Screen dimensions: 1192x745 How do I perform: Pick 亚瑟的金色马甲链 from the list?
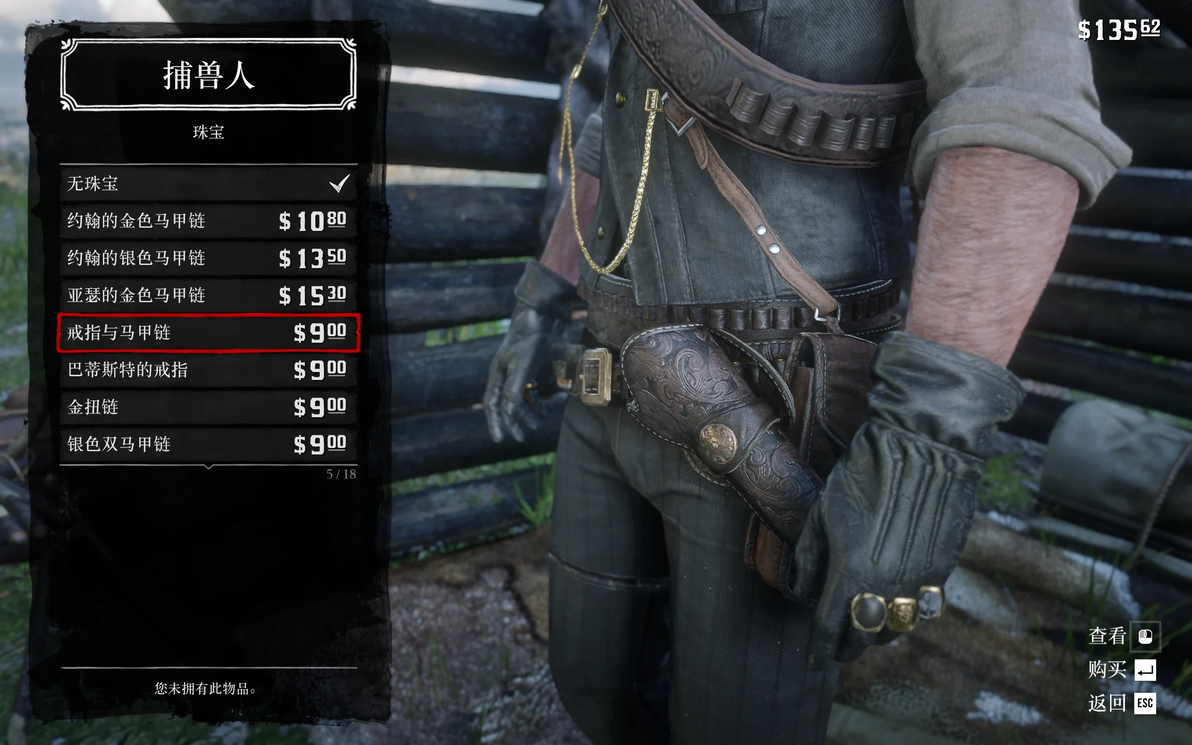pyautogui.click(x=208, y=295)
